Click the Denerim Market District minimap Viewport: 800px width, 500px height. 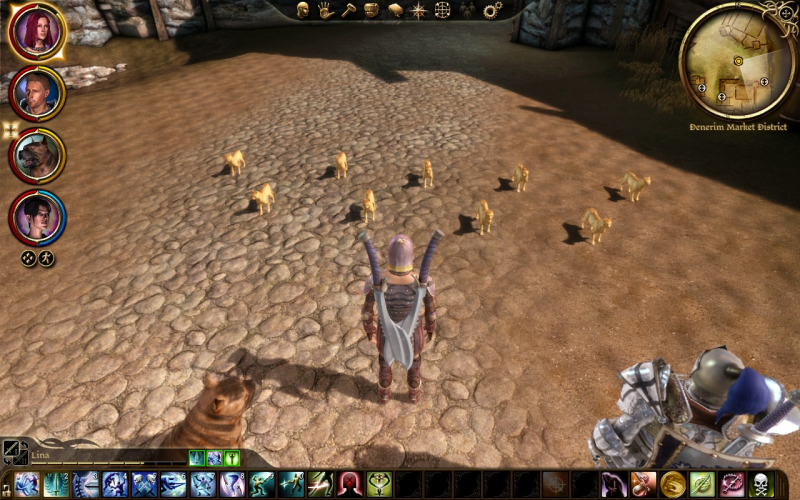click(736, 61)
